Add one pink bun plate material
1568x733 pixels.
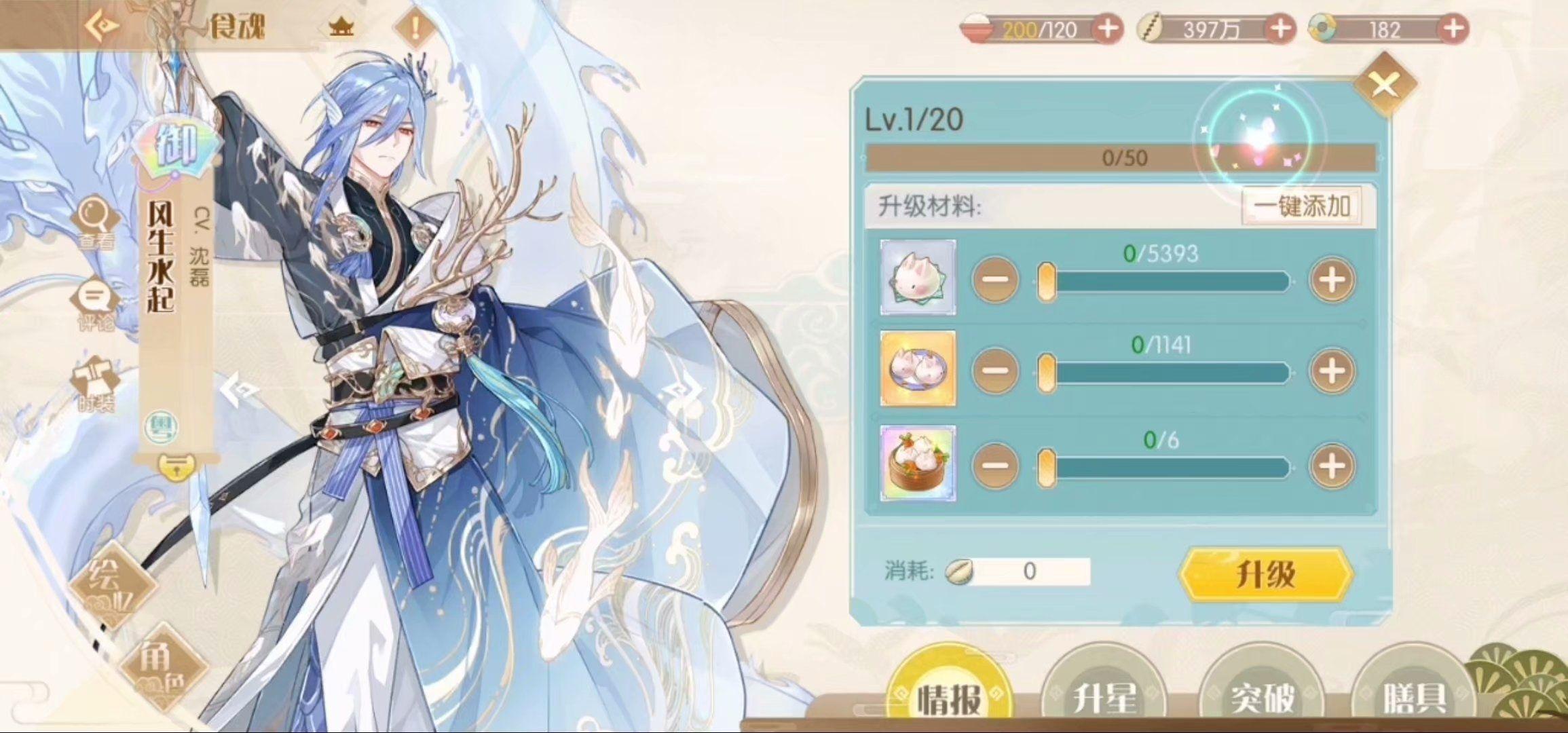pyautogui.click(x=1332, y=371)
